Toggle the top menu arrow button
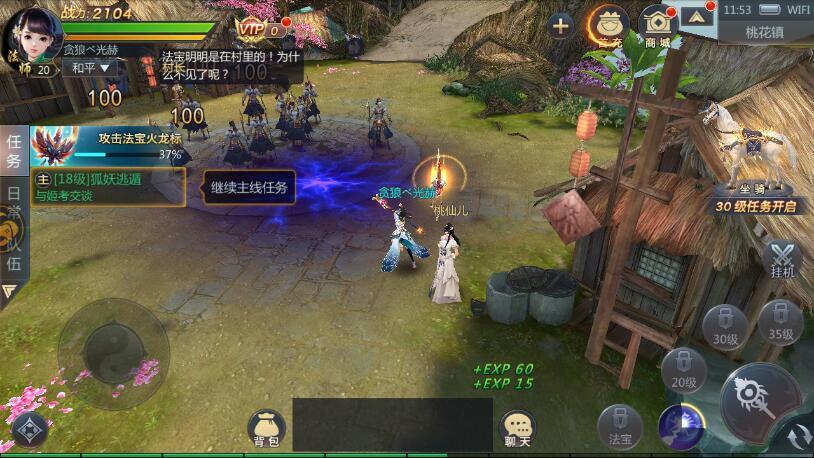This screenshot has height=458, width=814. pos(698,16)
